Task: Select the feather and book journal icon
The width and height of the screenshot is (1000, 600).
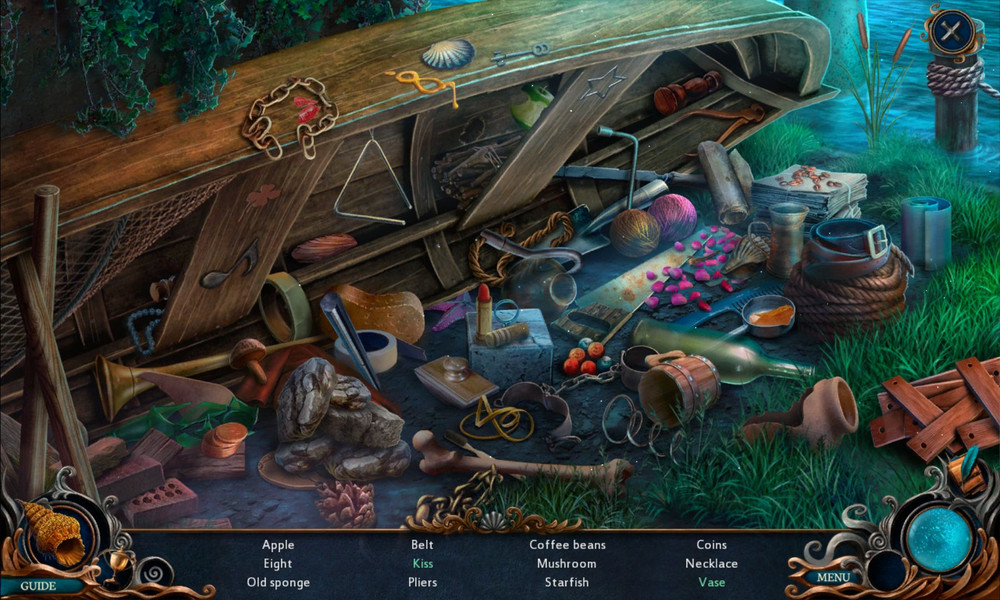Action: [x=968, y=470]
